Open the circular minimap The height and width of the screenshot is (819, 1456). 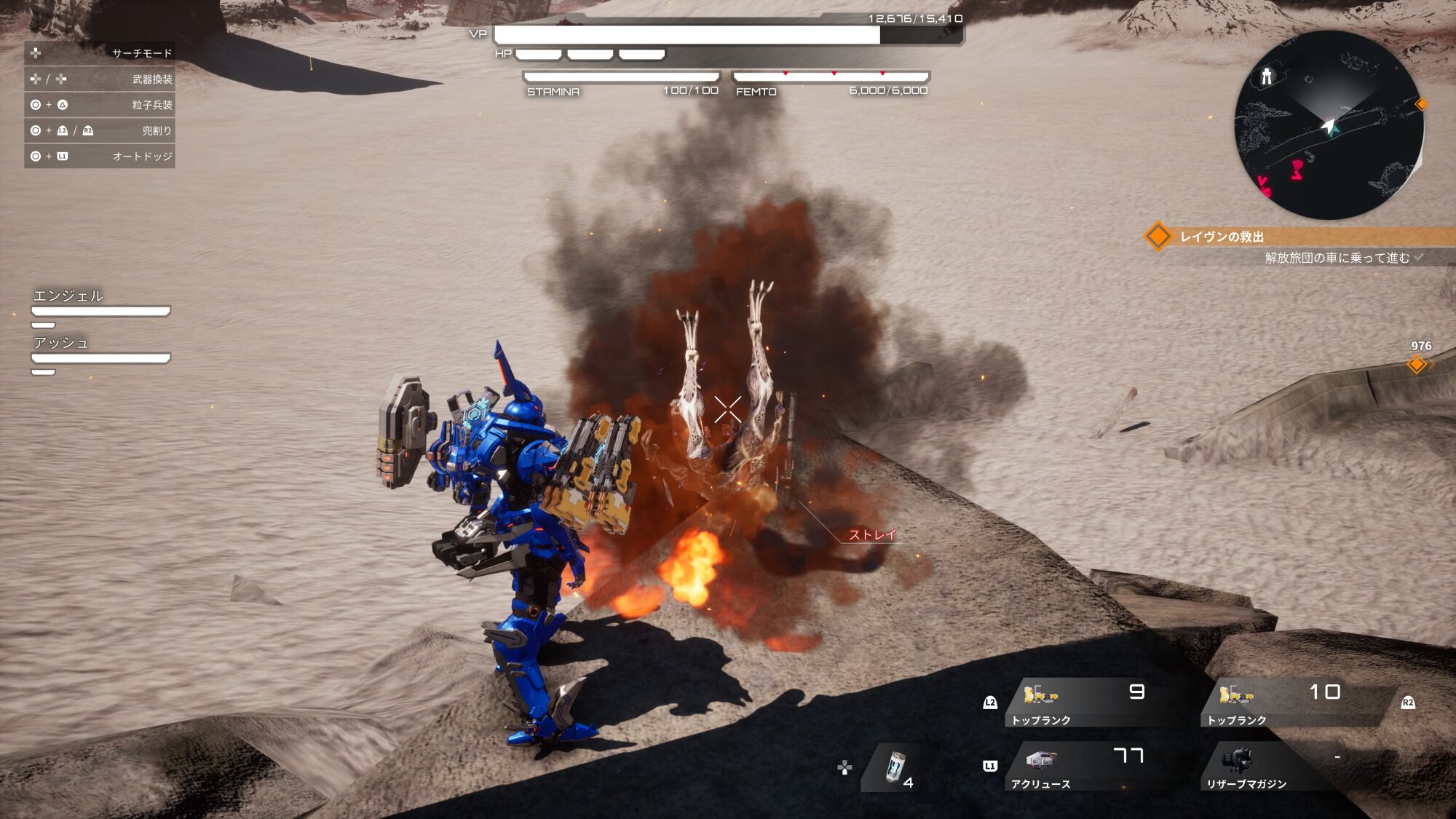(1329, 125)
